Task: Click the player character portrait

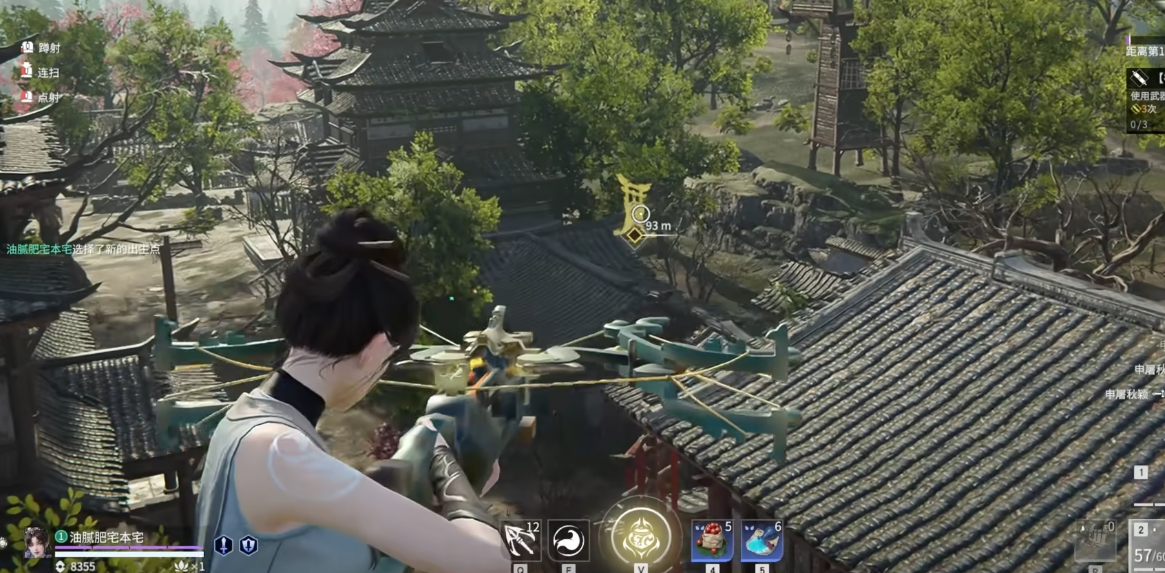Action: [x=36, y=541]
